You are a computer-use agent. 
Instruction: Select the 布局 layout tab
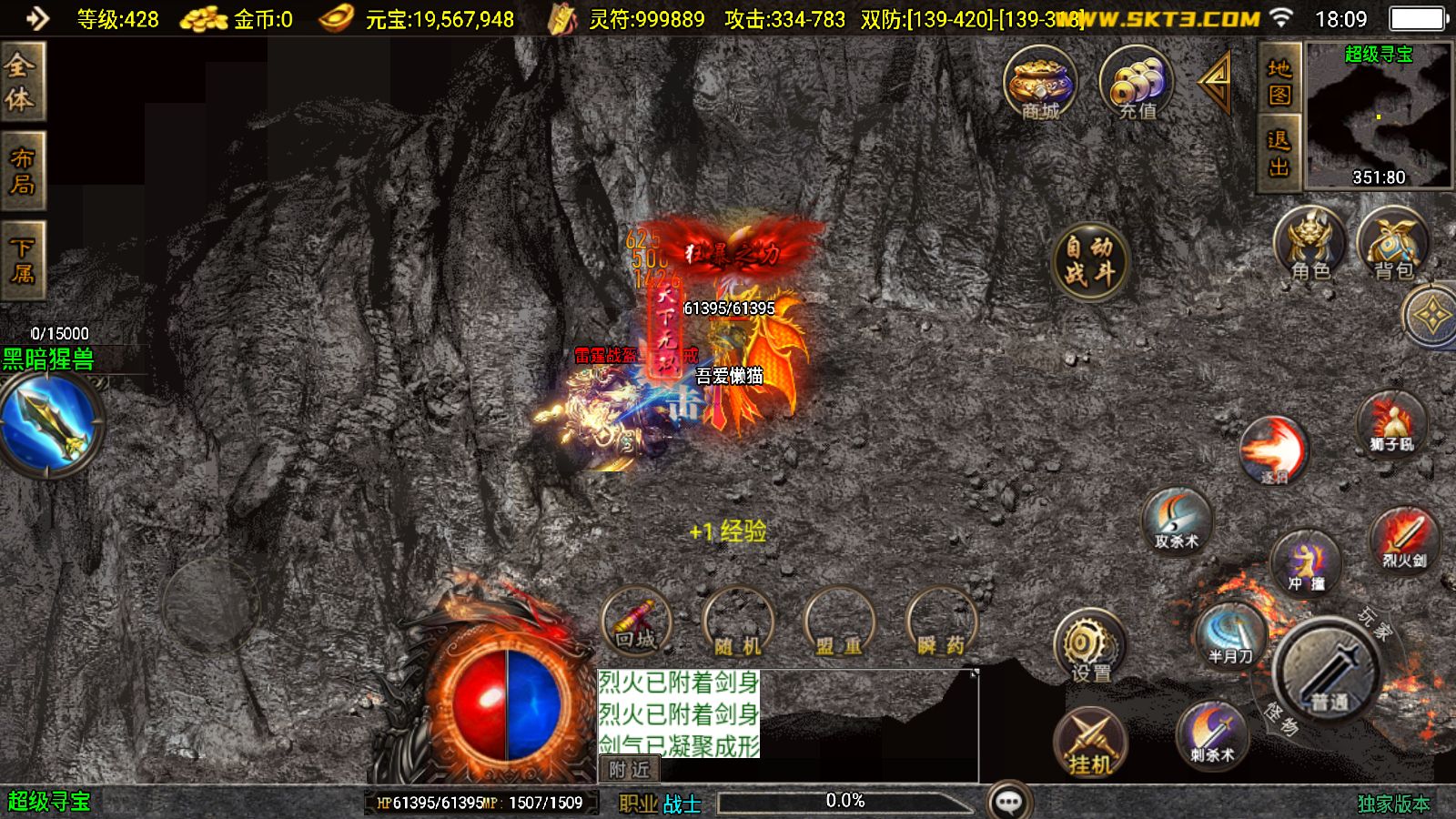coord(22,171)
